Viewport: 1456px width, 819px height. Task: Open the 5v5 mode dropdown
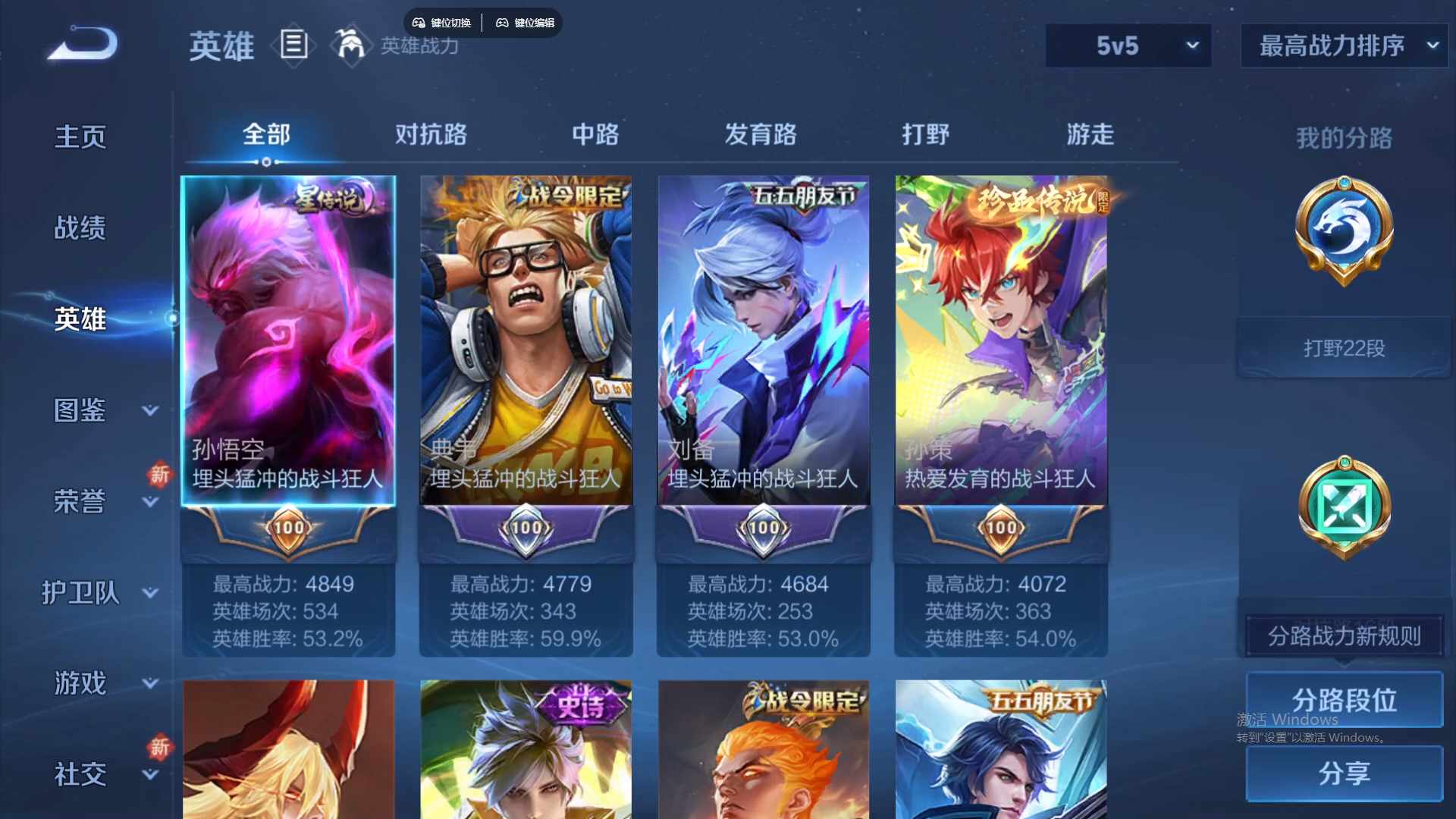pos(1128,45)
